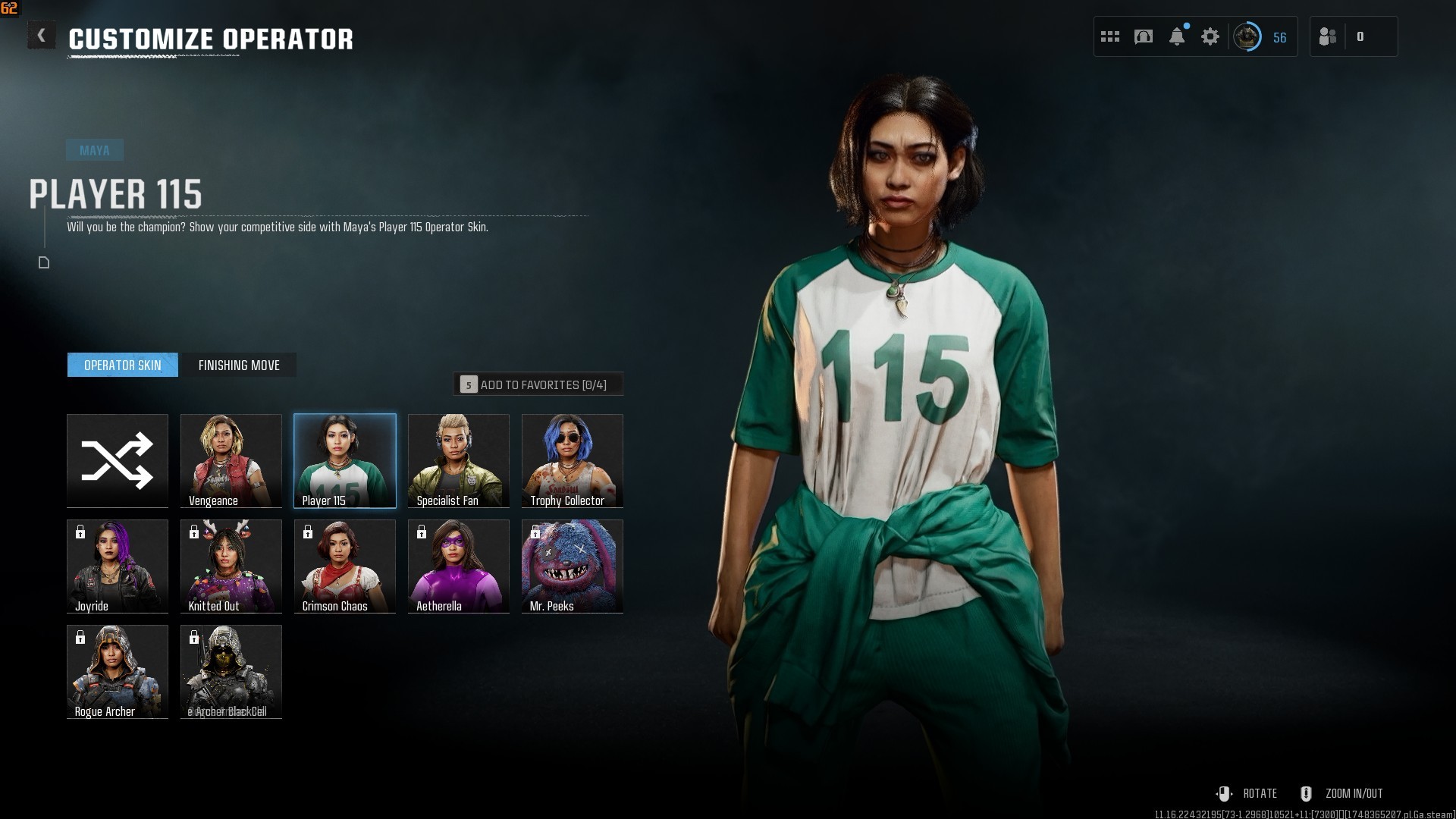Pick the Aetherella skin tile
Viewport: 1456px width, 819px height.
pyautogui.click(x=459, y=566)
